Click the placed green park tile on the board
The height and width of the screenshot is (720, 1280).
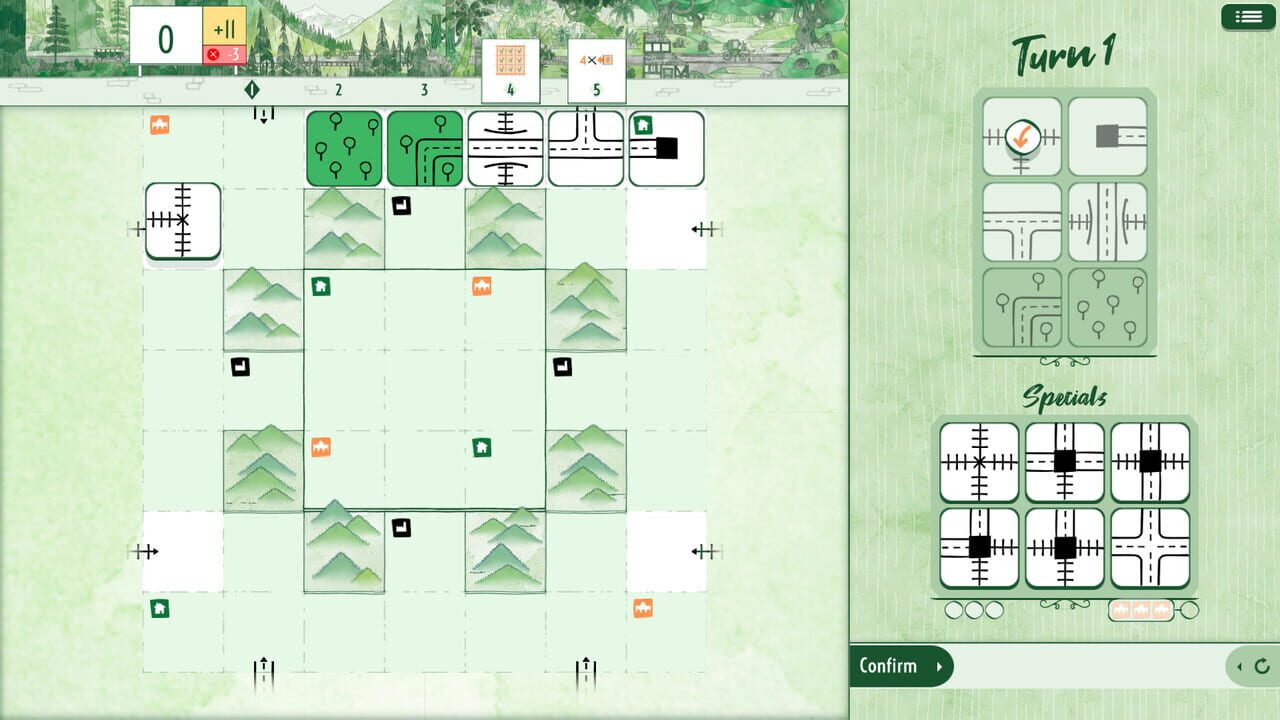pos(343,148)
